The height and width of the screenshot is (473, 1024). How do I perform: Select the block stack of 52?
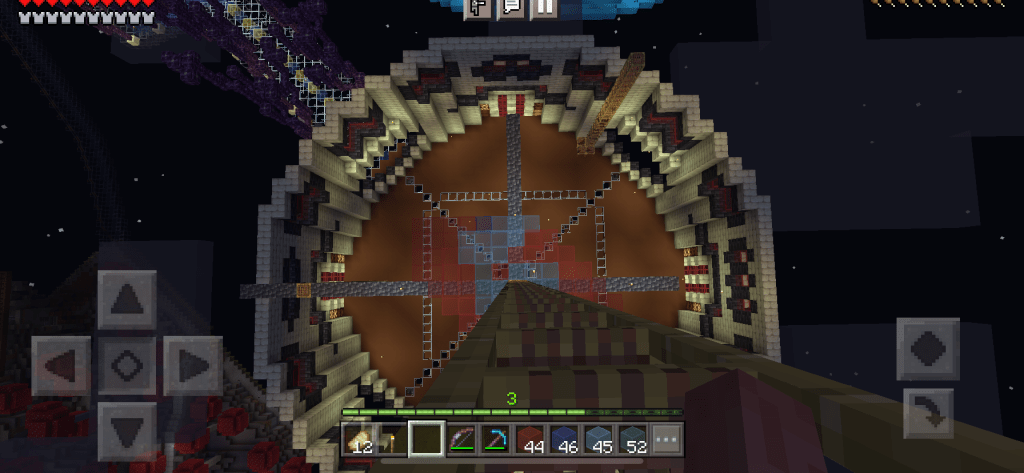(x=632, y=440)
